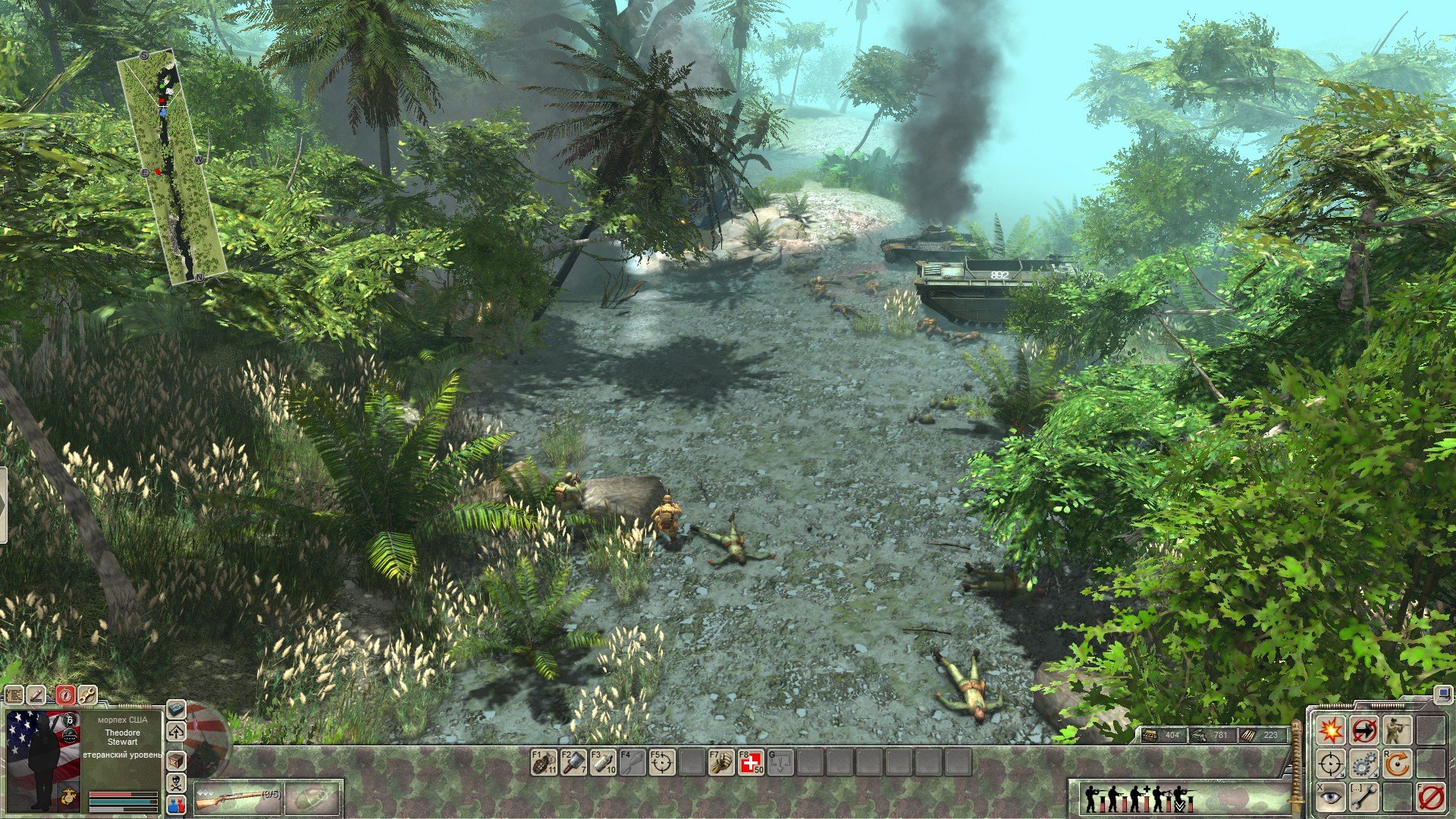Choose the F2 anti-tank grenade slot
1456x819 pixels.
click(573, 761)
